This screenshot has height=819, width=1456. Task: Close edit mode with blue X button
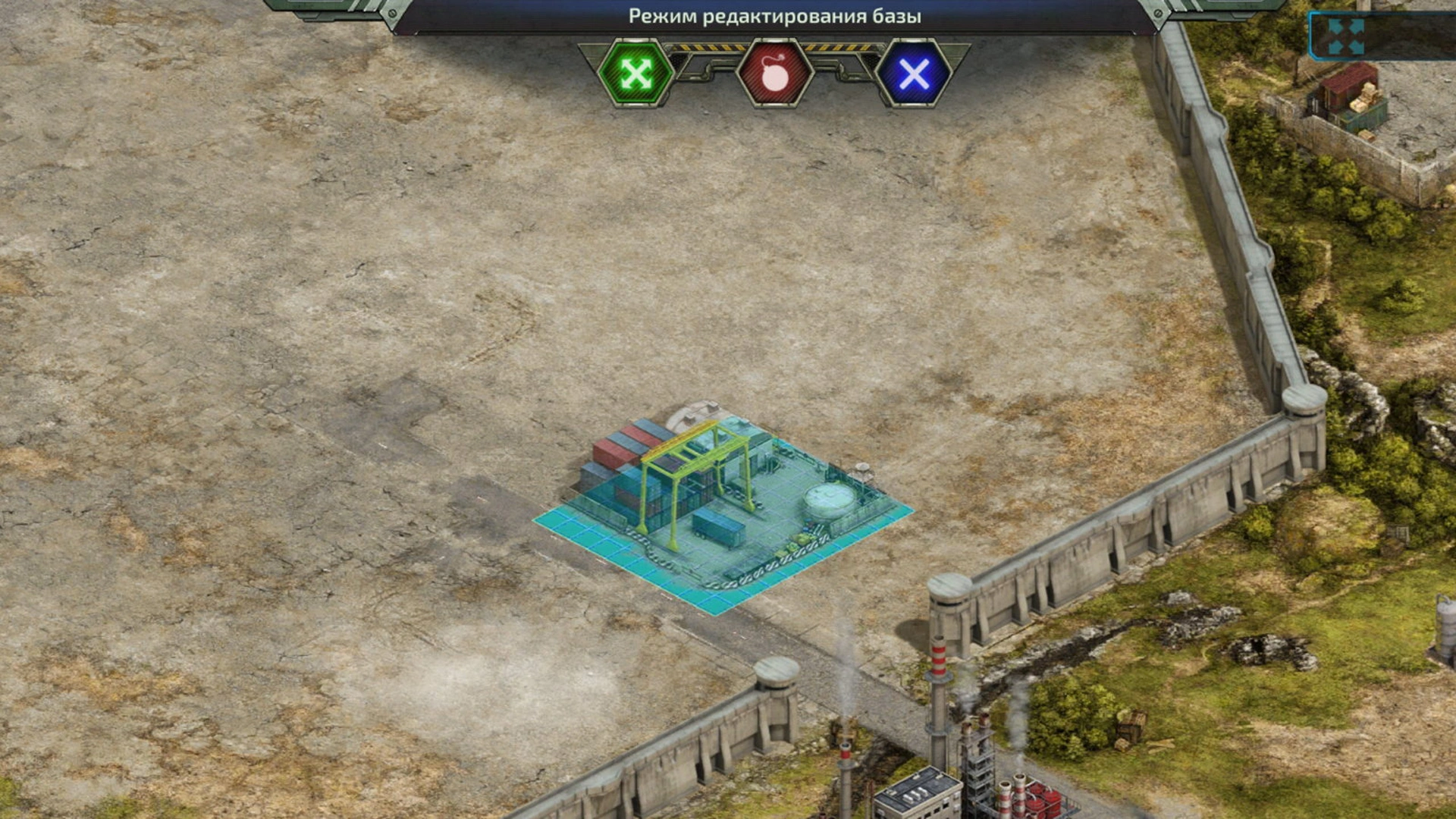(x=913, y=74)
